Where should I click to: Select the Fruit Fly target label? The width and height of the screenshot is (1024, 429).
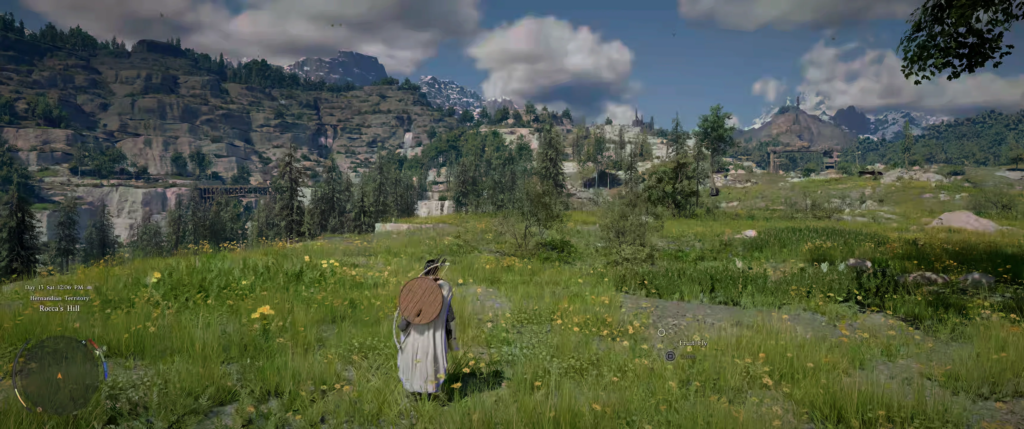(692, 343)
